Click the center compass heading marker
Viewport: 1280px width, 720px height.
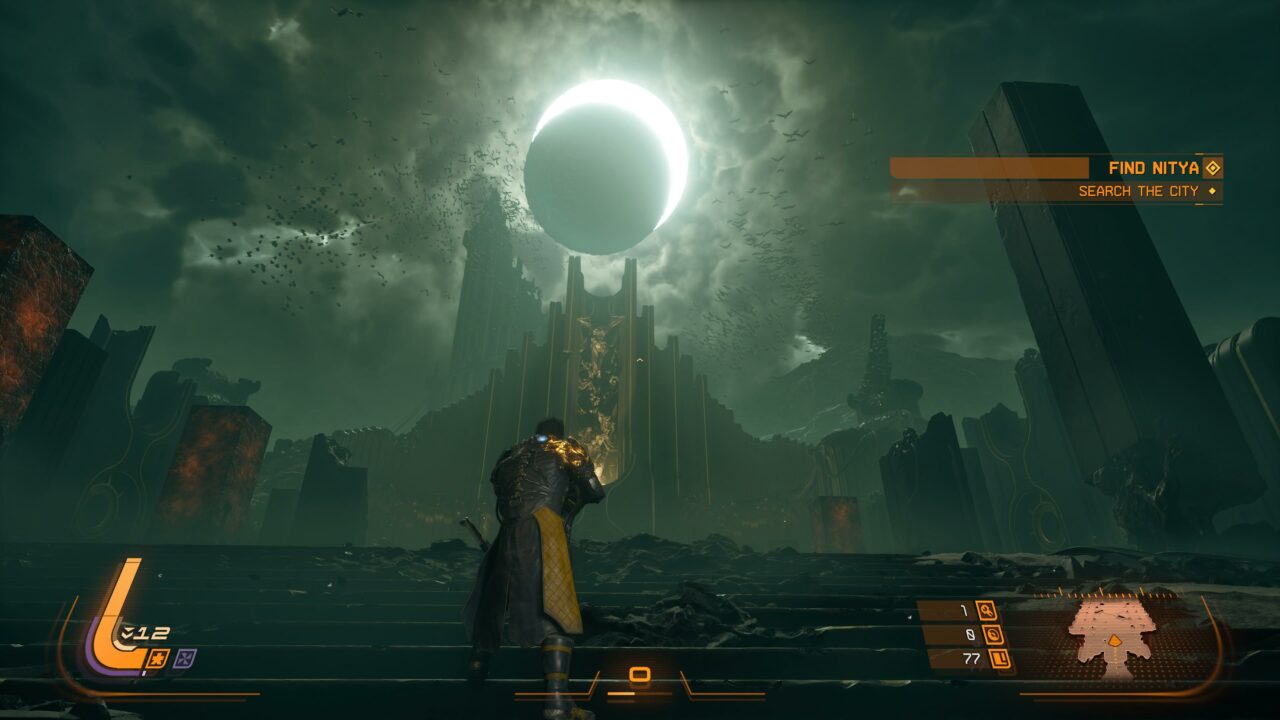tap(640, 676)
